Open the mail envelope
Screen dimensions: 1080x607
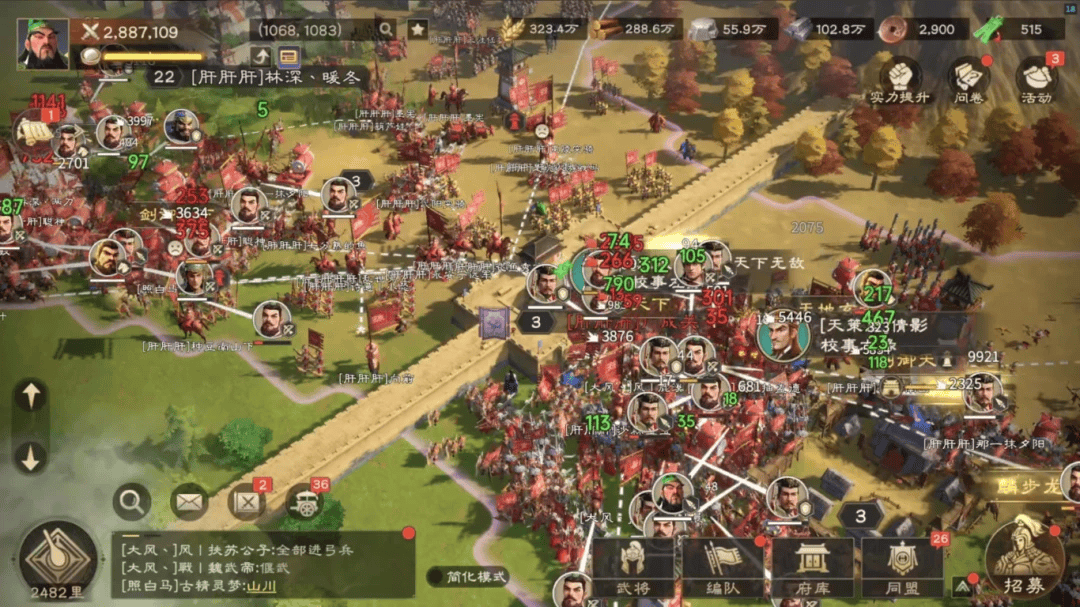click(x=189, y=501)
